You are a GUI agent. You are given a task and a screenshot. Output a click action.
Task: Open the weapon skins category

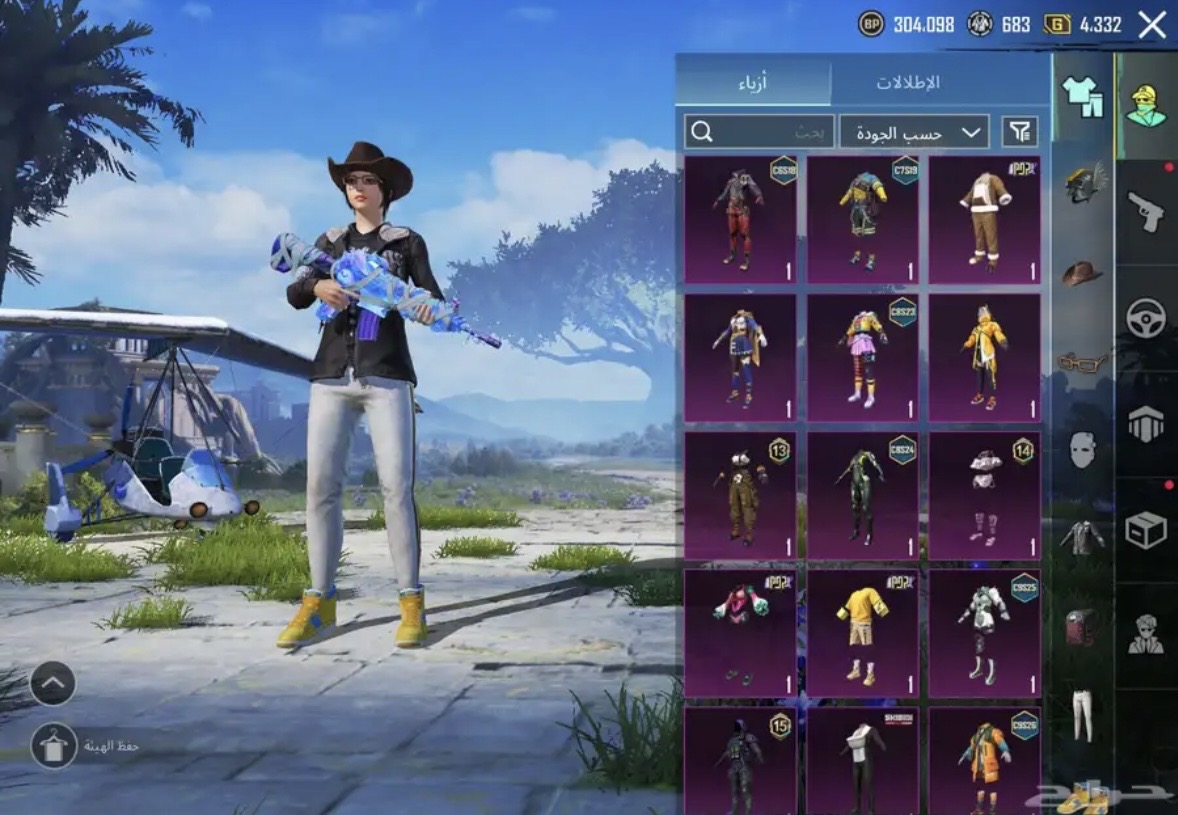1146,212
